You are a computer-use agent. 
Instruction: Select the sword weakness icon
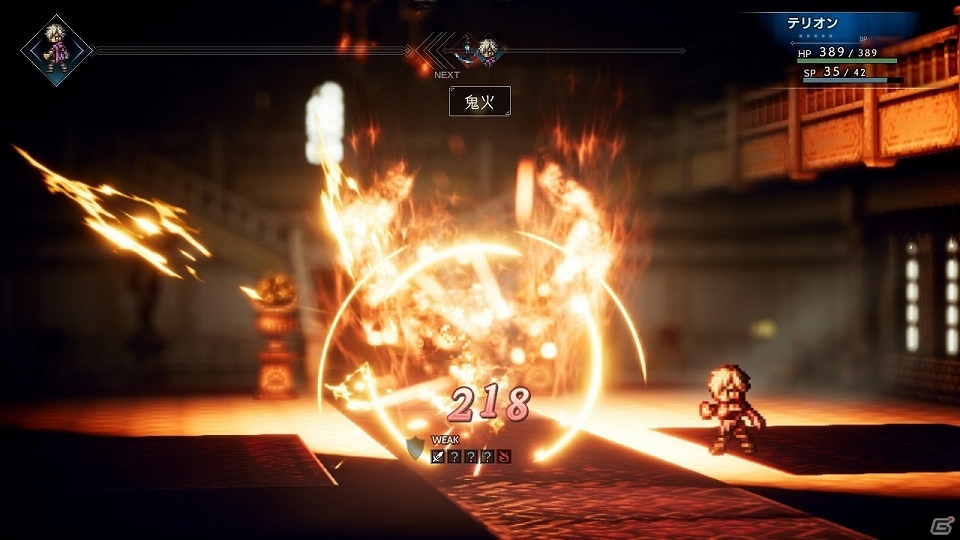pyautogui.click(x=438, y=457)
